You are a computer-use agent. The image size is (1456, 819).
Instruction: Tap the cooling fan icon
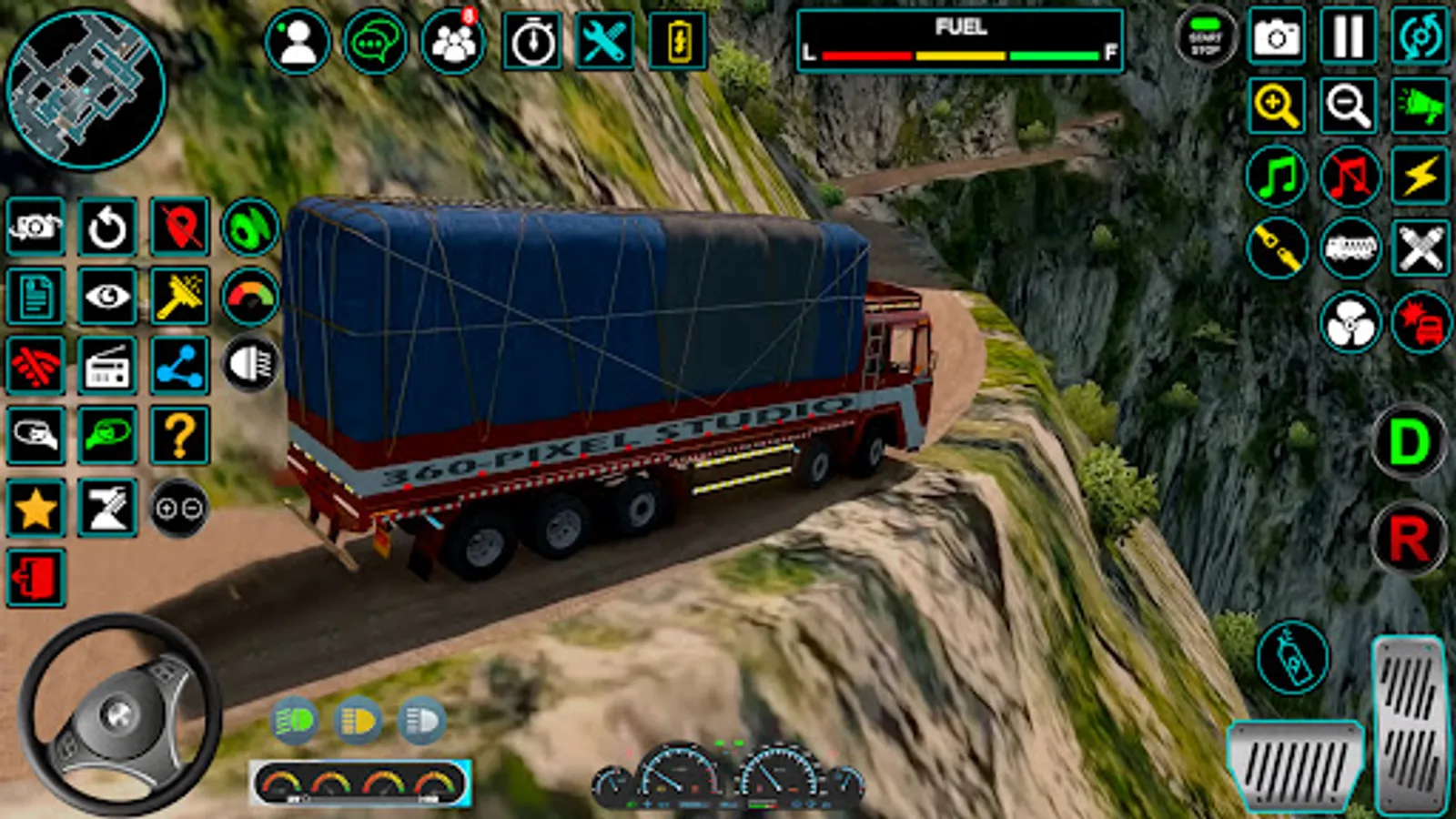(x=1349, y=323)
